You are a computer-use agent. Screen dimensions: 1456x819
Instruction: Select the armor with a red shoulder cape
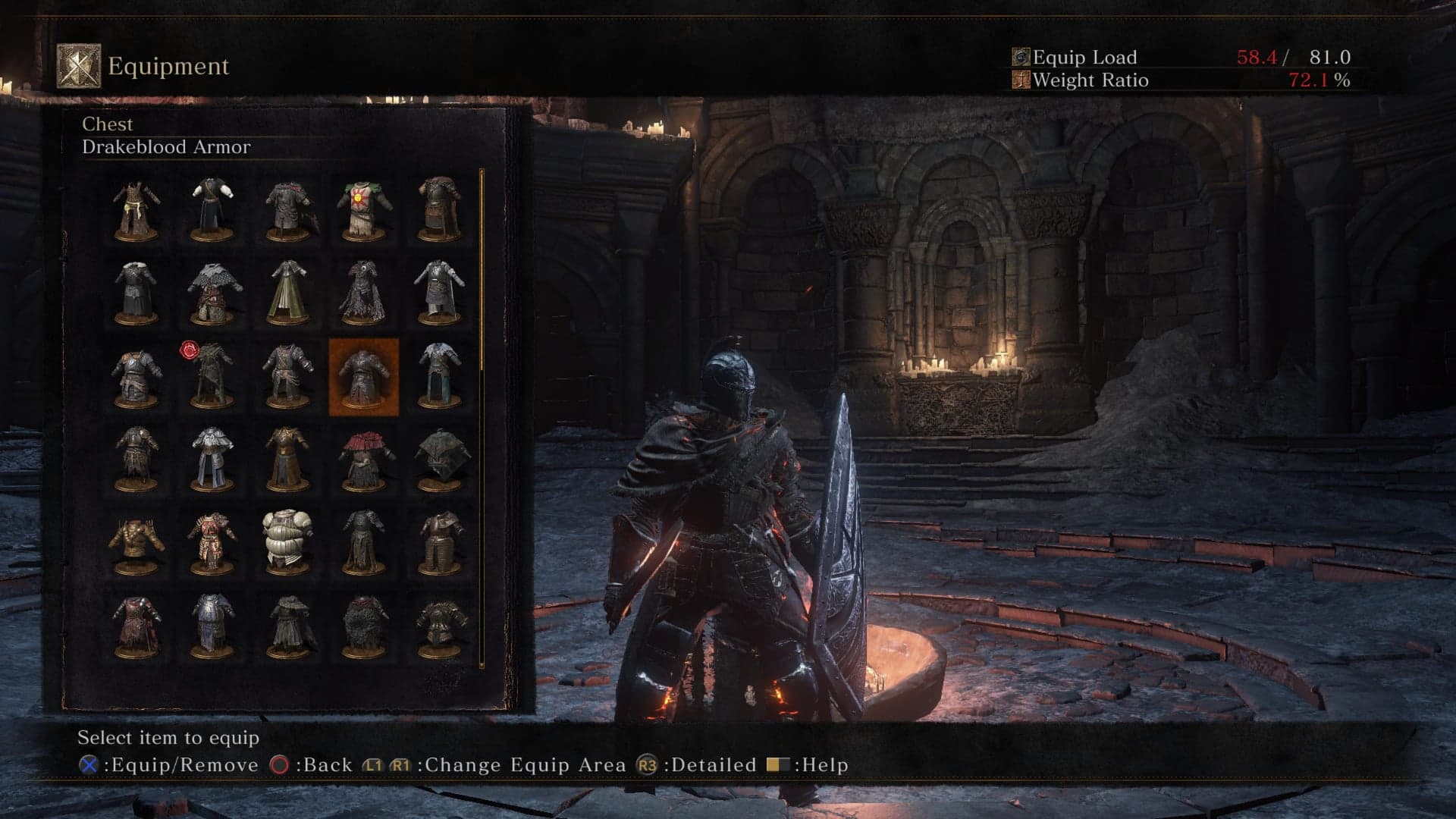363,458
